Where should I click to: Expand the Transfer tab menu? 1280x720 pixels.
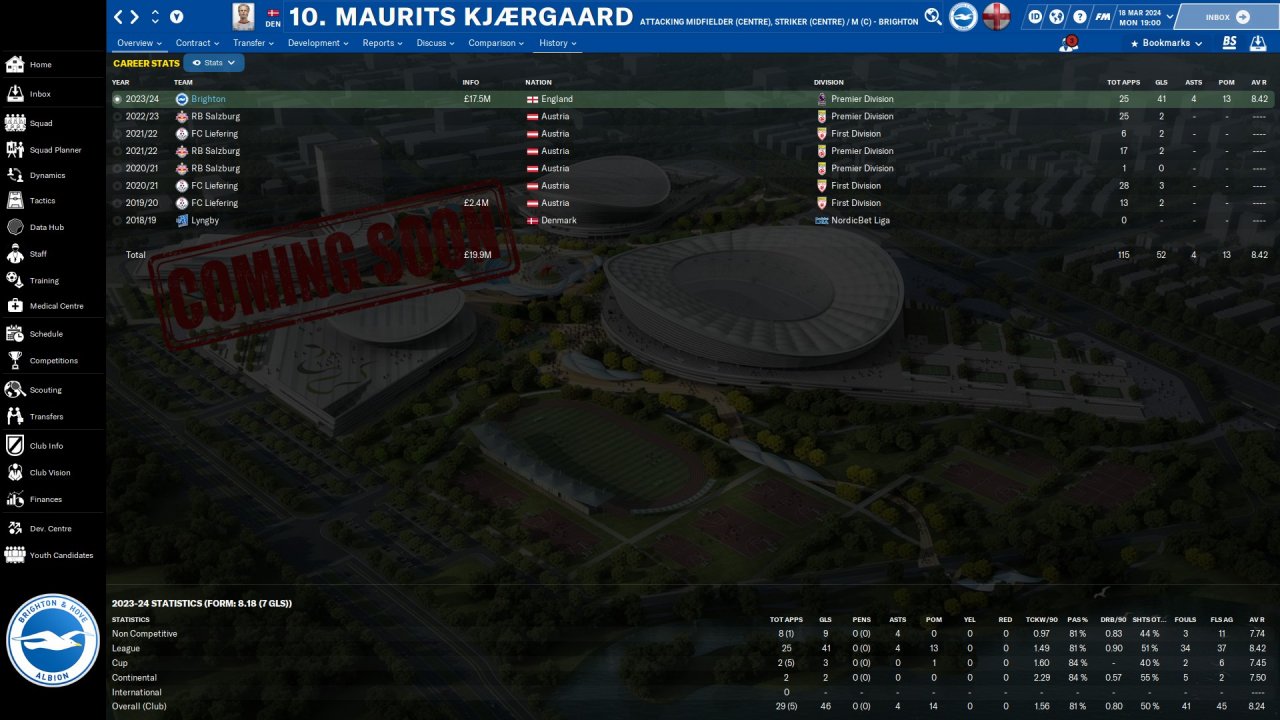coord(253,44)
